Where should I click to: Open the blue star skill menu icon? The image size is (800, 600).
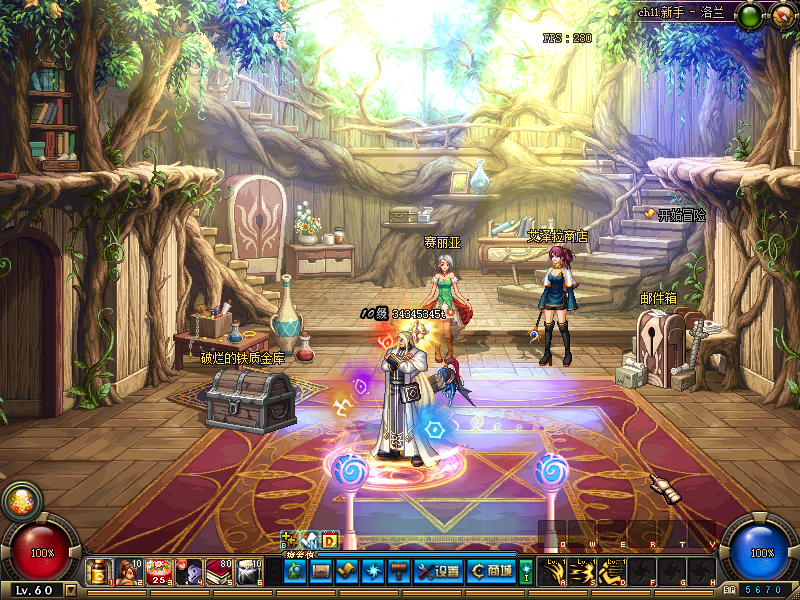(x=371, y=571)
